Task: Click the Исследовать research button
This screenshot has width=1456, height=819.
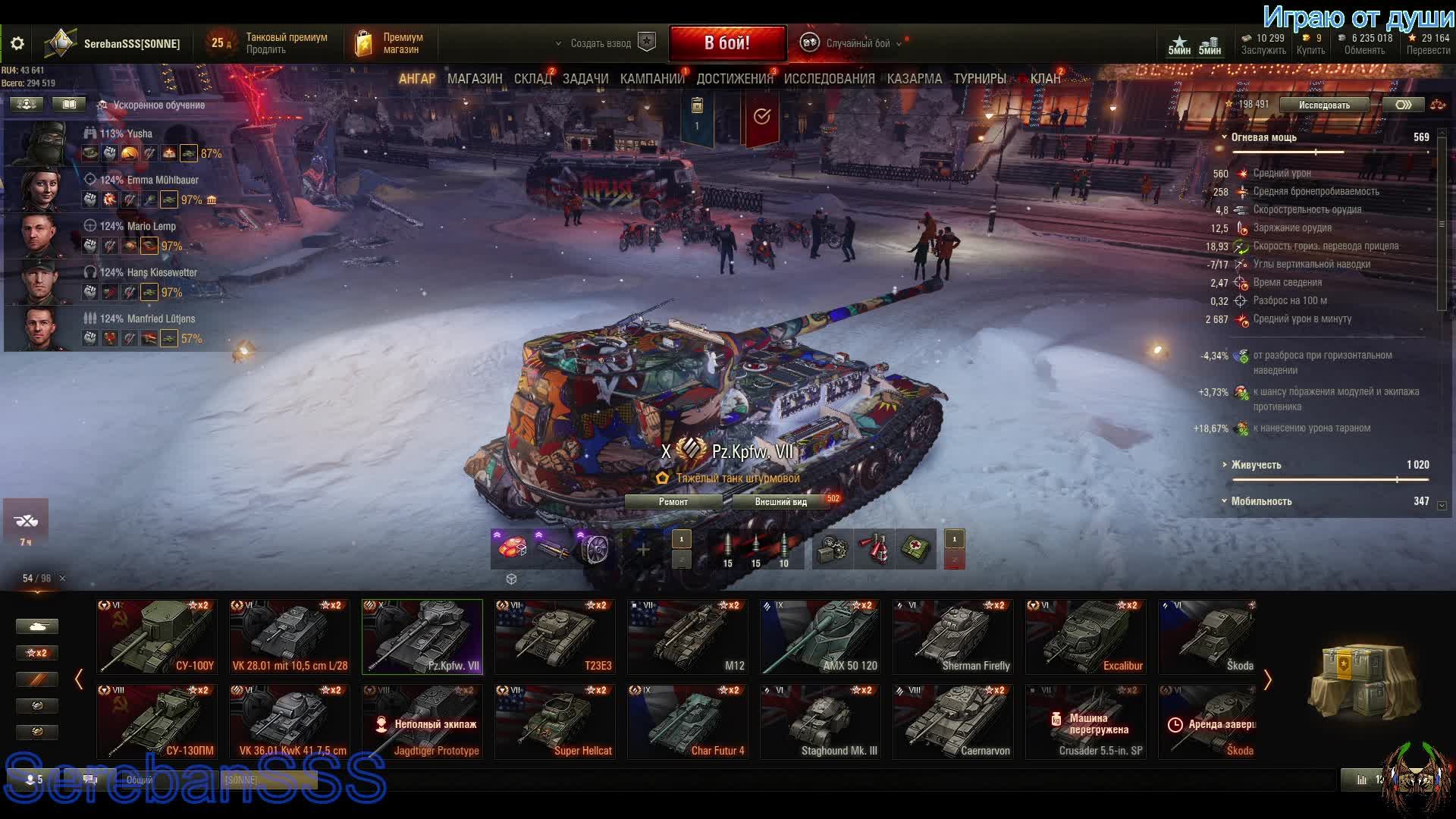Action: 1324,105
